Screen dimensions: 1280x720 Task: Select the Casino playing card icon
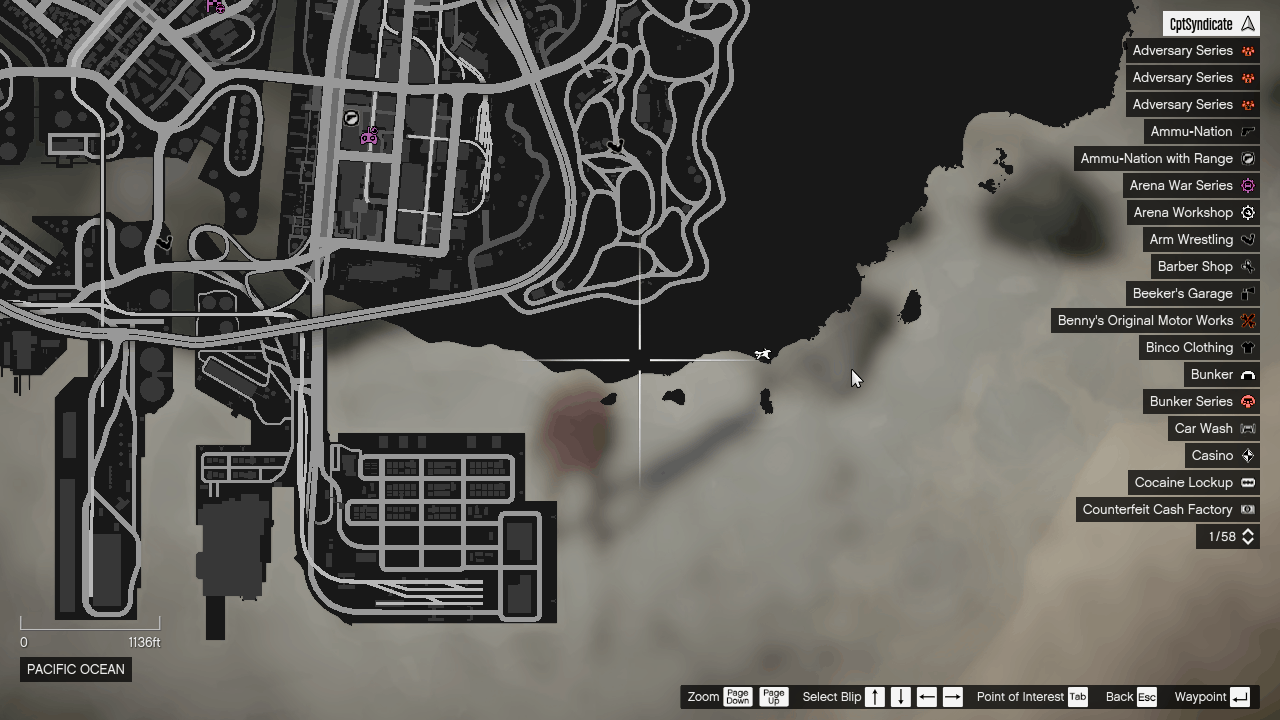(1246, 455)
